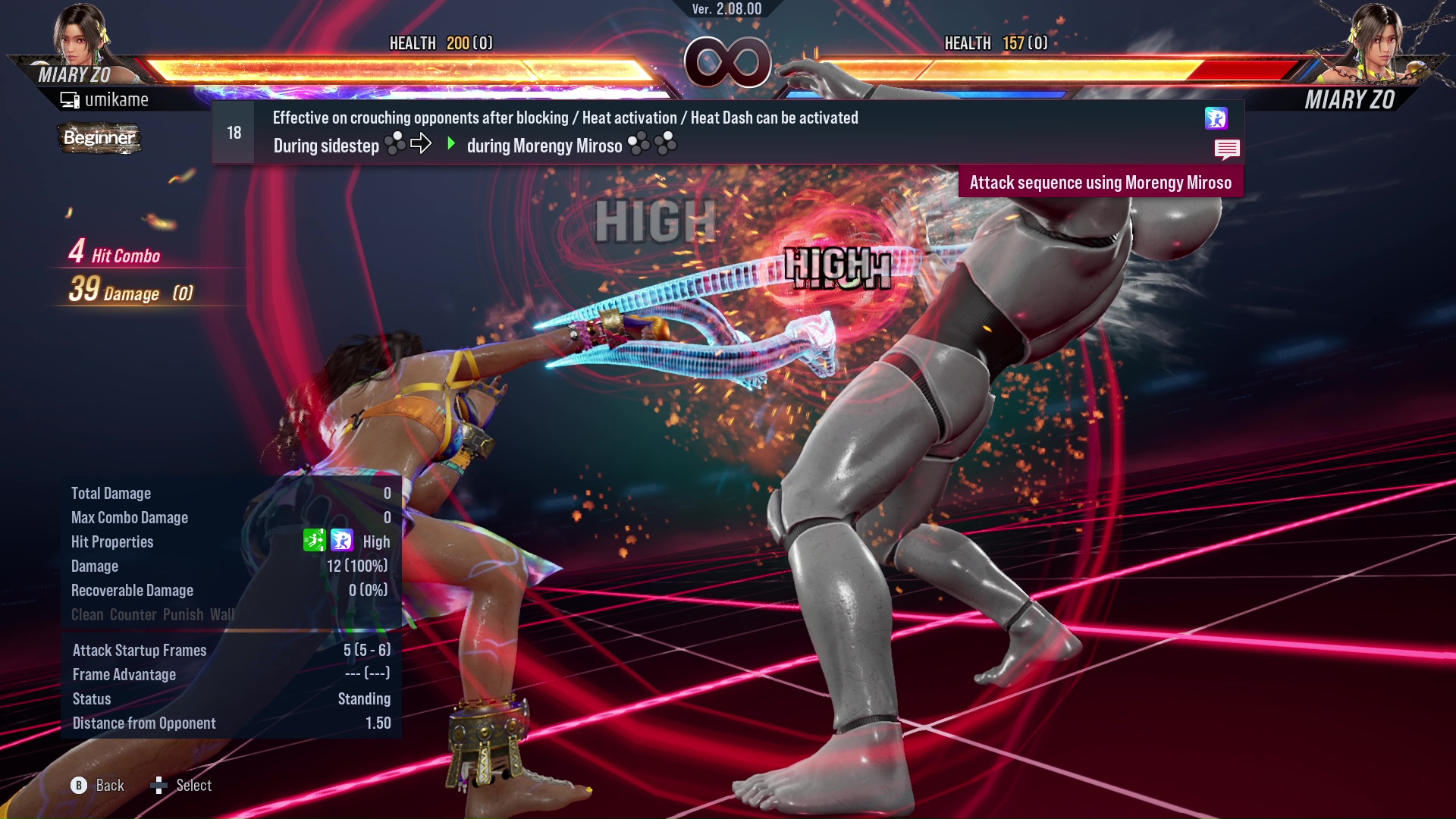The width and height of the screenshot is (1456, 819).
Task: Click the monitor icon next to umikame
Action: click(68, 99)
